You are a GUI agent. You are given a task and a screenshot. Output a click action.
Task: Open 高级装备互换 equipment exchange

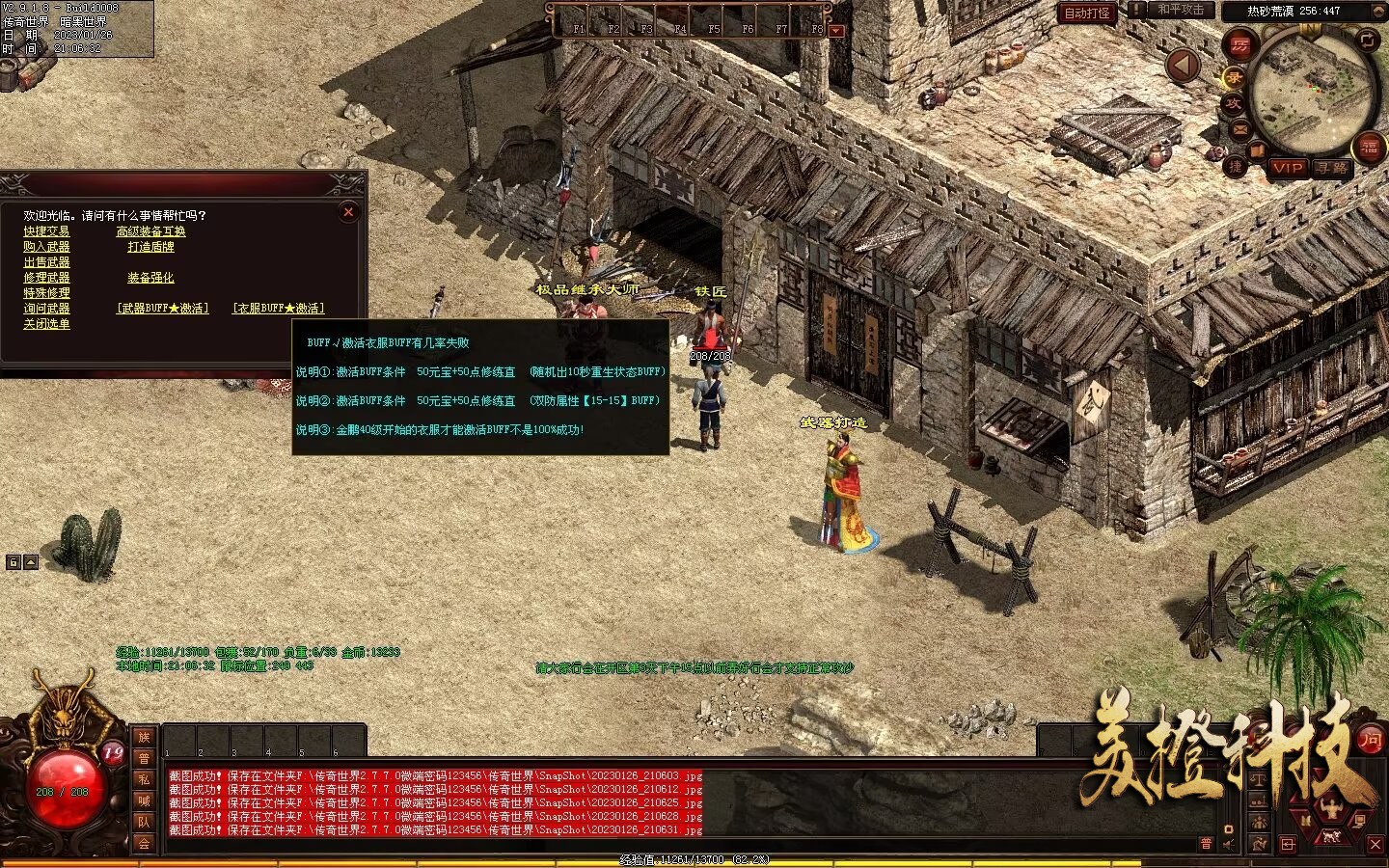coord(150,231)
